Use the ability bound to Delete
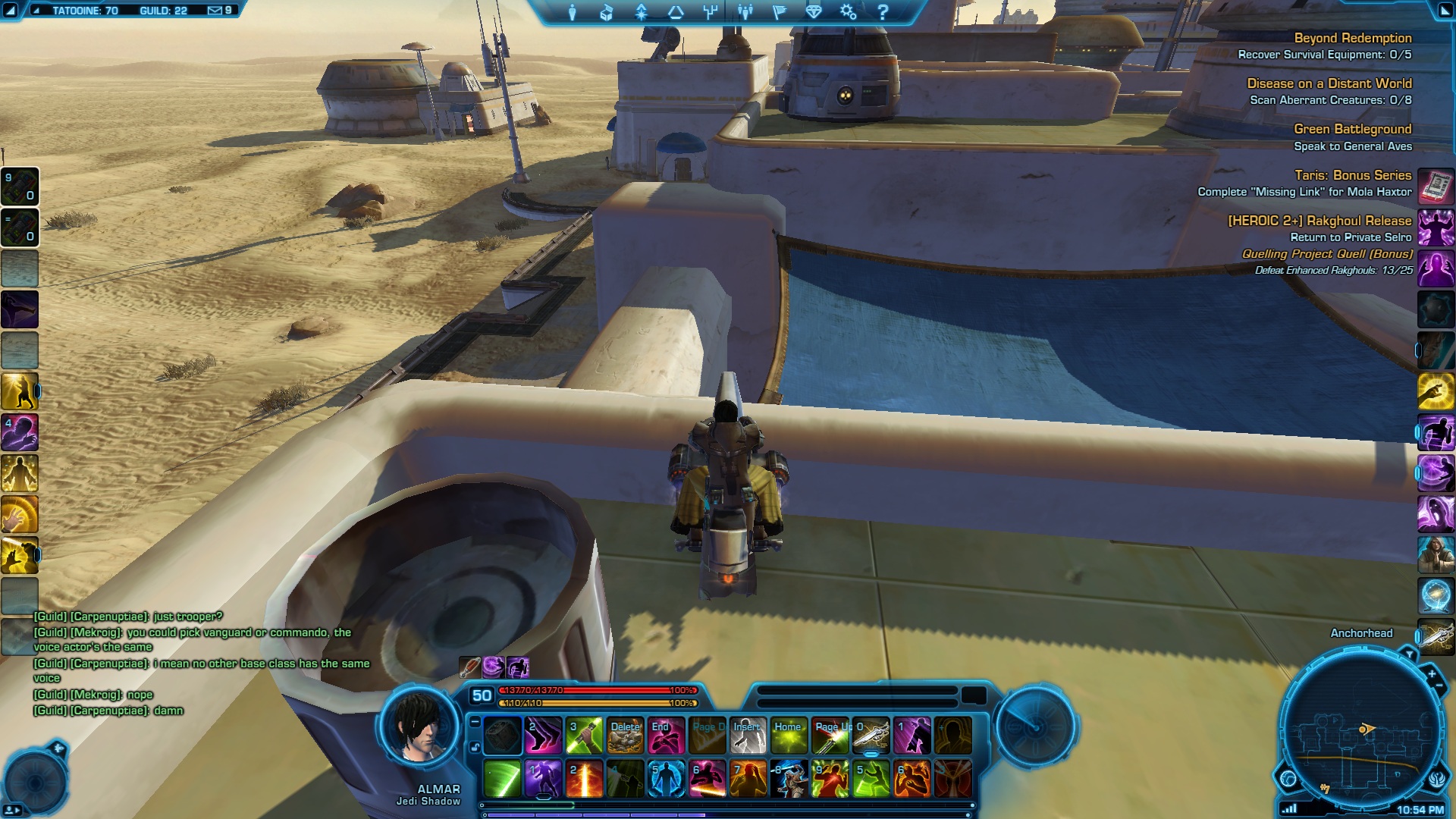The height and width of the screenshot is (819, 1456). tap(625, 736)
